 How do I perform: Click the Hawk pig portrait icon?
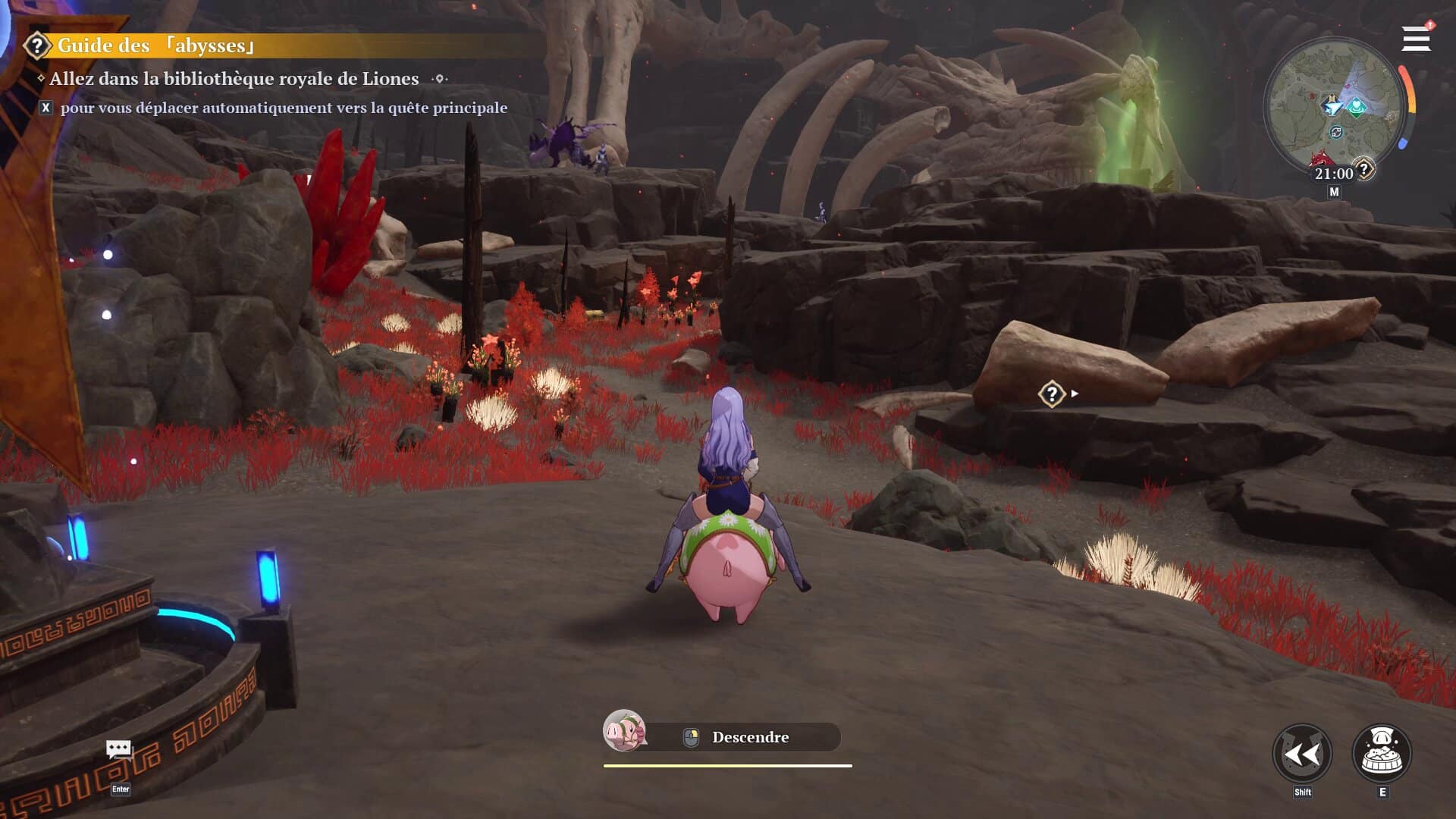pyautogui.click(x=624, y=731)
